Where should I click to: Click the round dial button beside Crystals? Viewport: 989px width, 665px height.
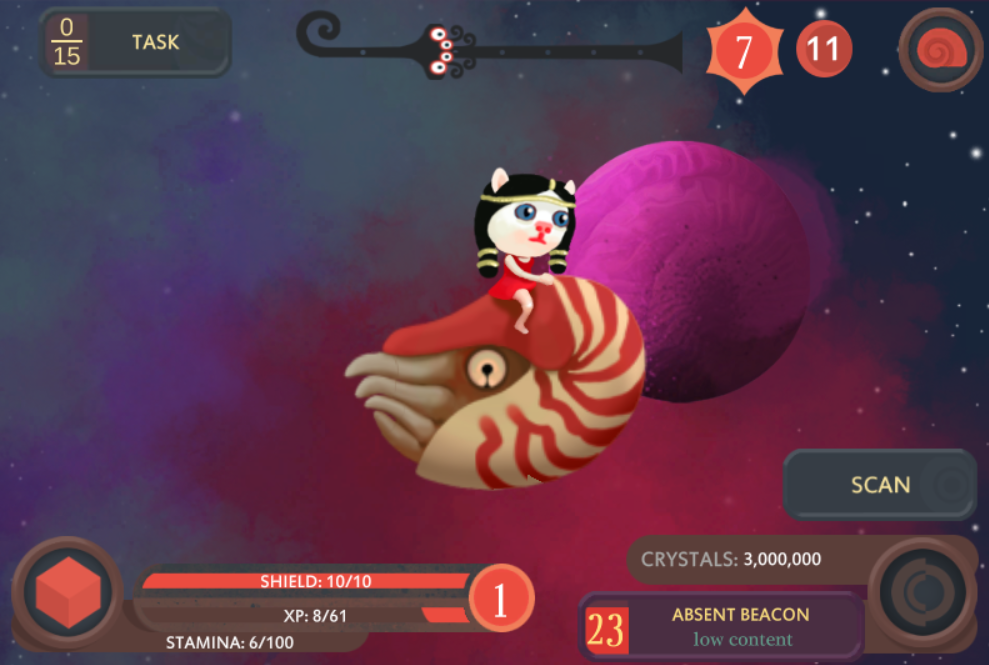click(x=921, y=593)
